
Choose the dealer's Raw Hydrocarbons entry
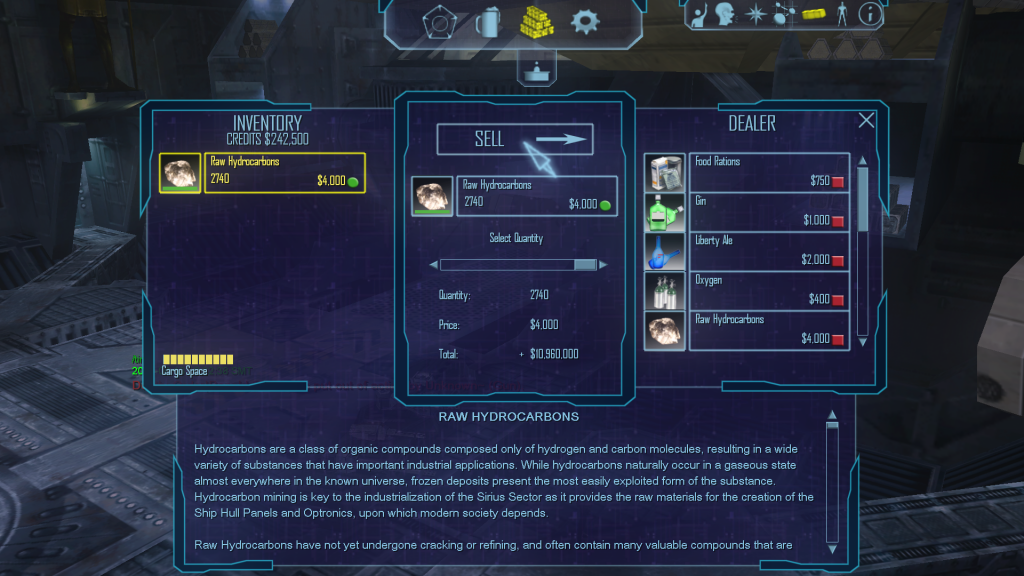tap(766, 330)
